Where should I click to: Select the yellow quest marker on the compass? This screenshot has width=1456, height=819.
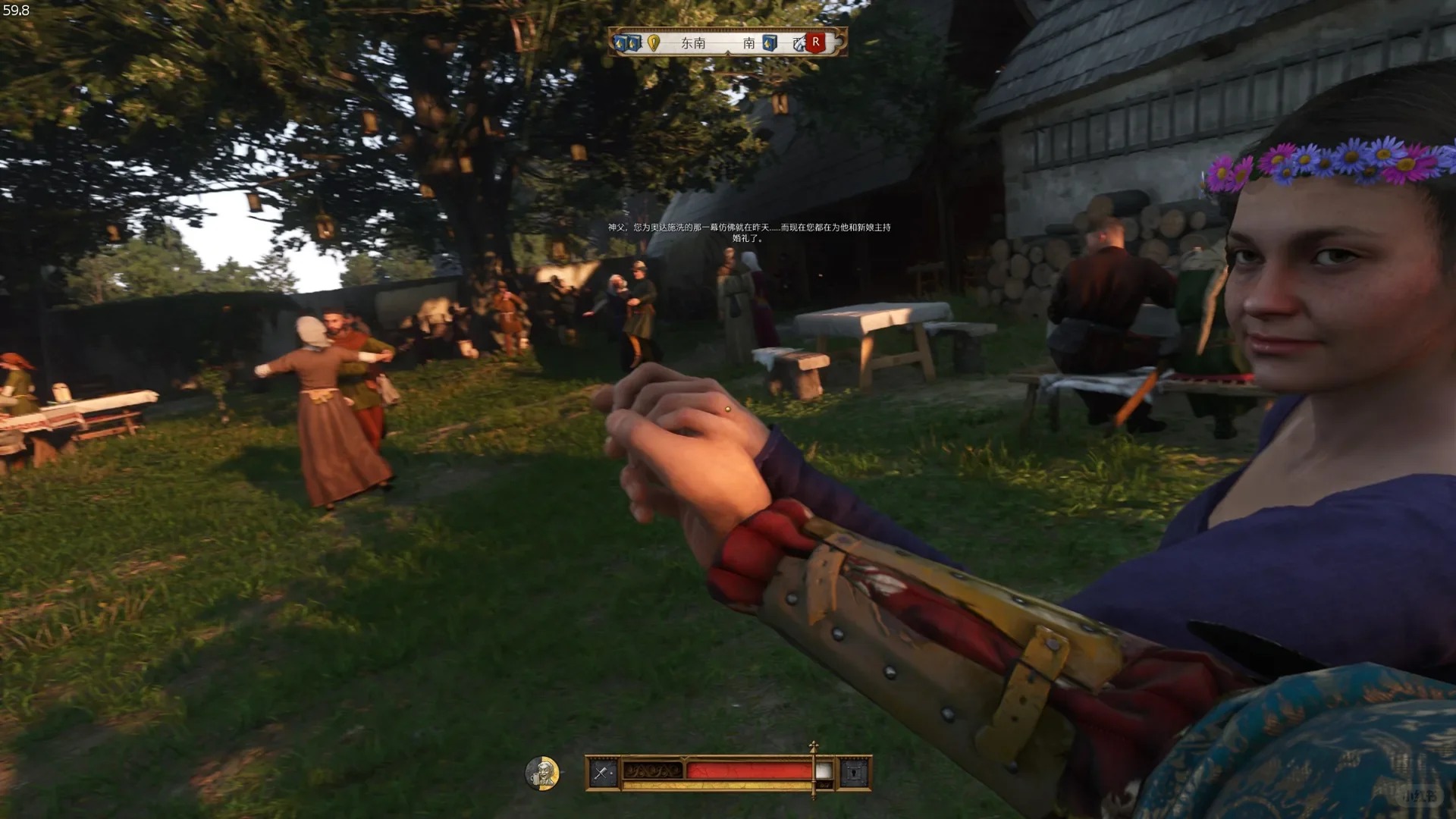(x=654, y=42)
